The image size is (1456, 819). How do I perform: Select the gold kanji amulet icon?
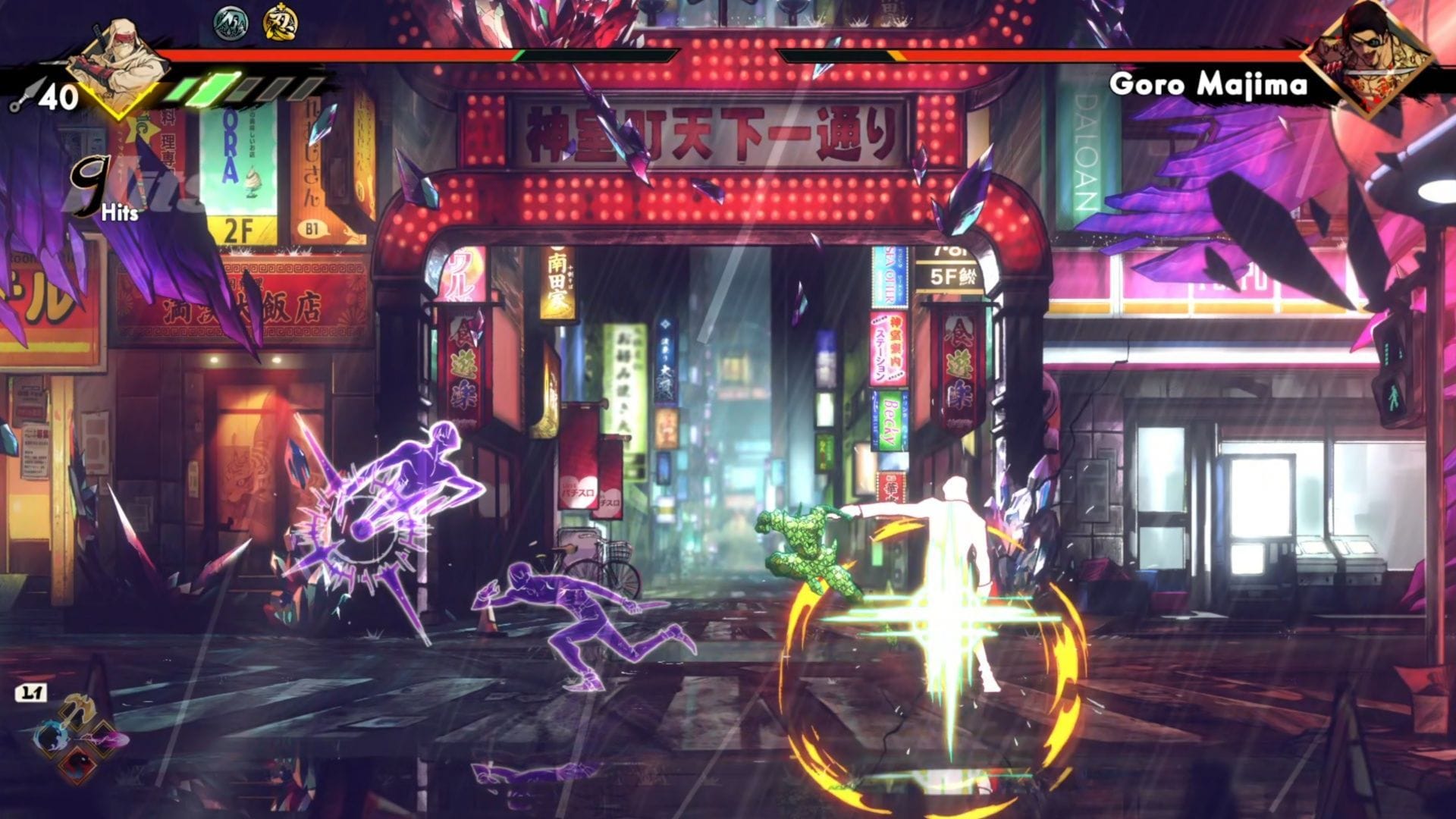[x=280, y=23]
